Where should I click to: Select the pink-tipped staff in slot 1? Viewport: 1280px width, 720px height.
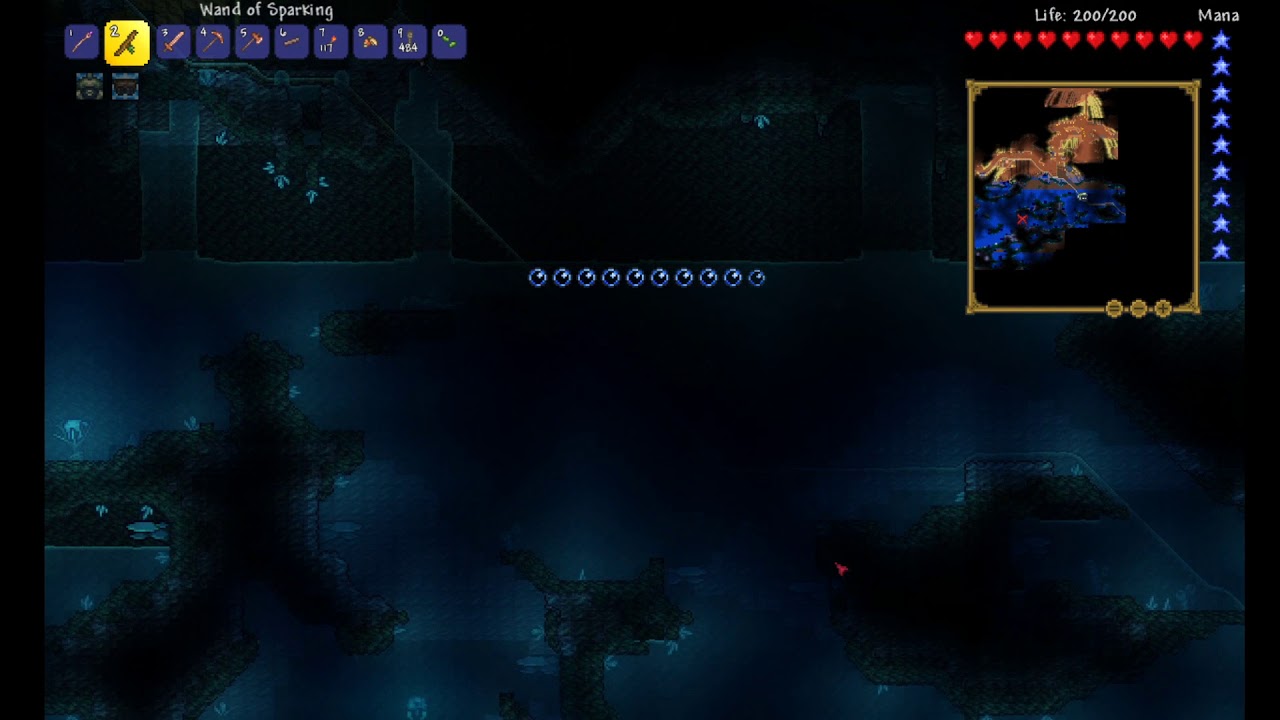point(82,42)
